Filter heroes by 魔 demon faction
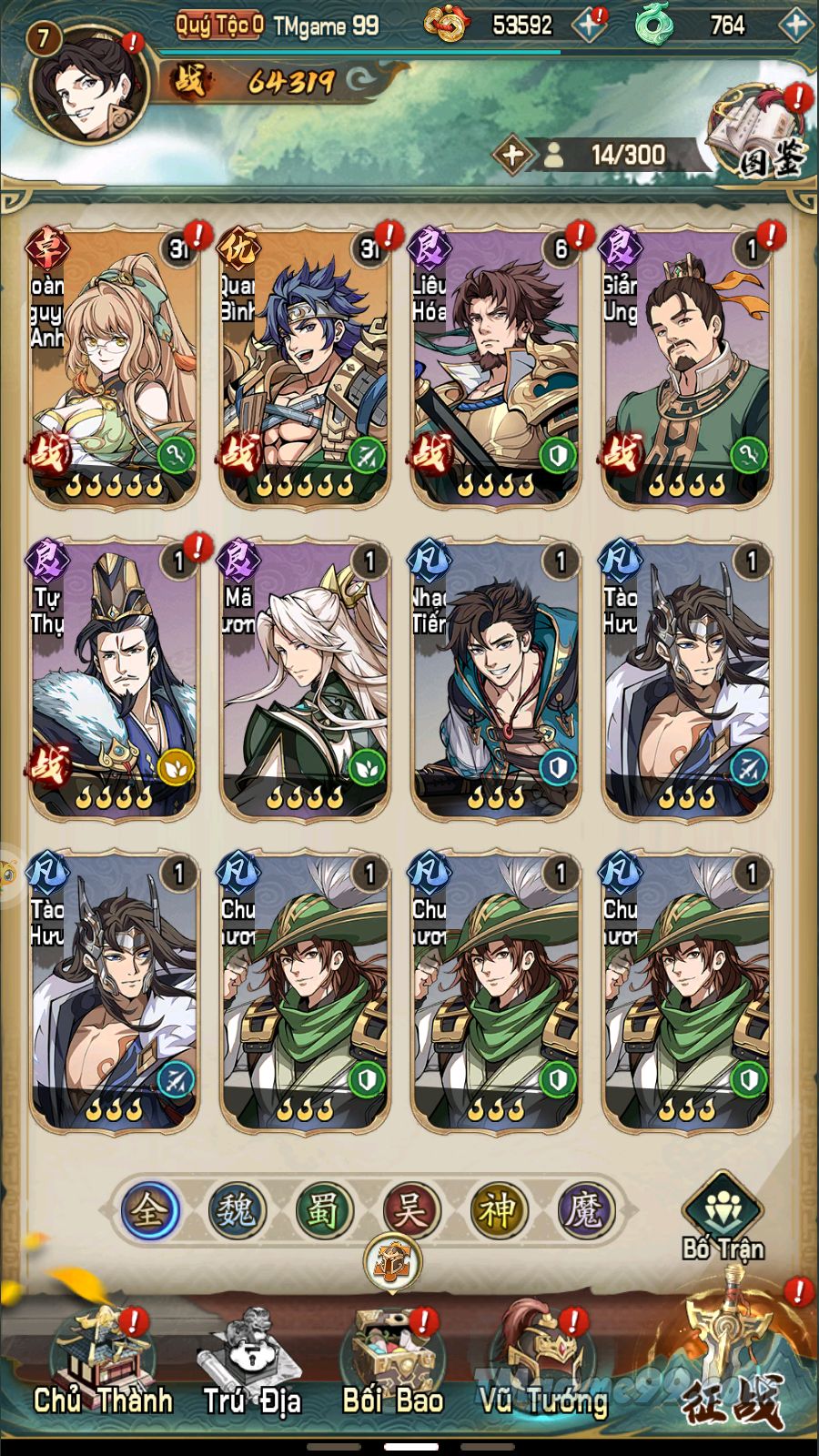The image size is (819, 1456). 583,1210
